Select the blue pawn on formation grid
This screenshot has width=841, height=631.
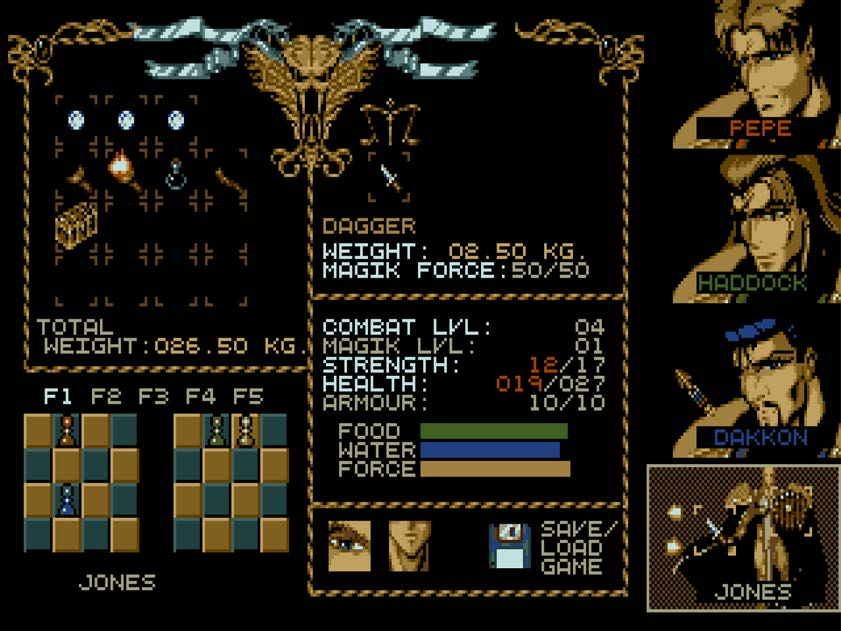(x=66, y=497)
